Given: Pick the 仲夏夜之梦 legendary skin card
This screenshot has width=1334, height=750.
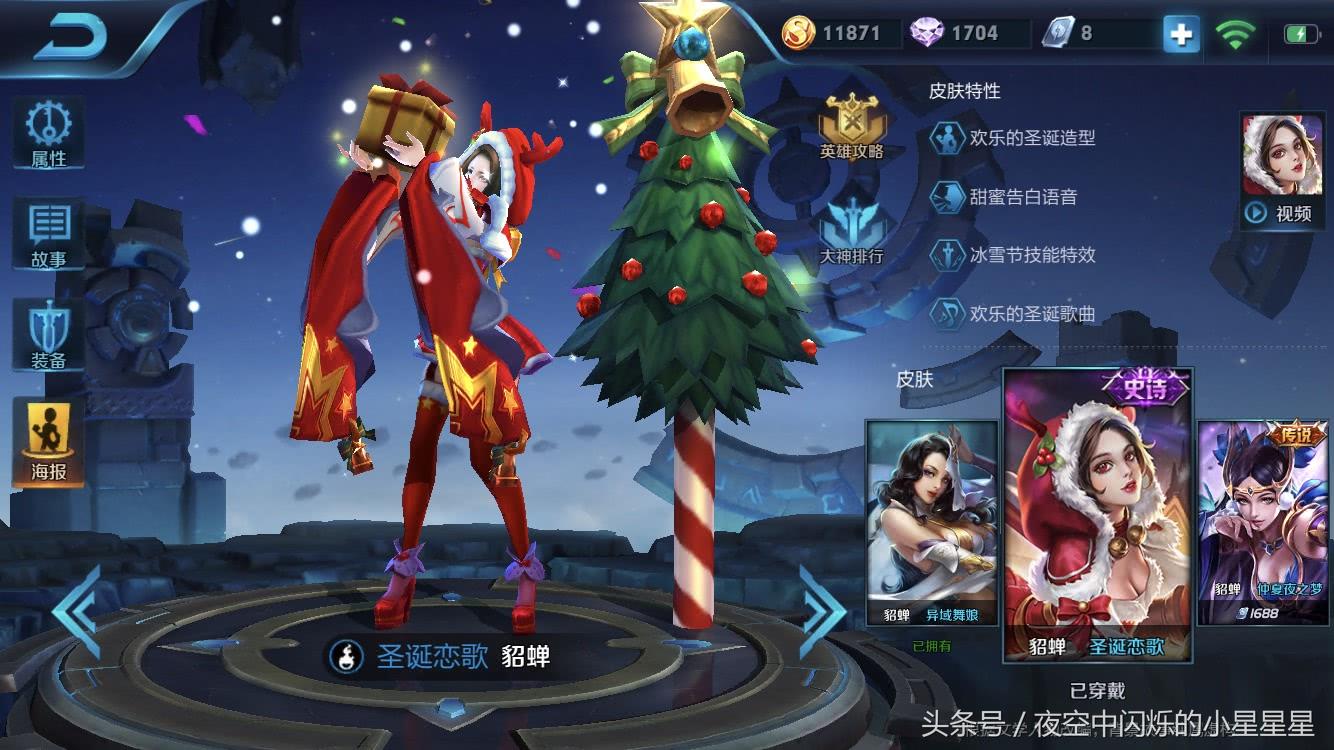Looking at the screenshot, I should point(1262,523).
